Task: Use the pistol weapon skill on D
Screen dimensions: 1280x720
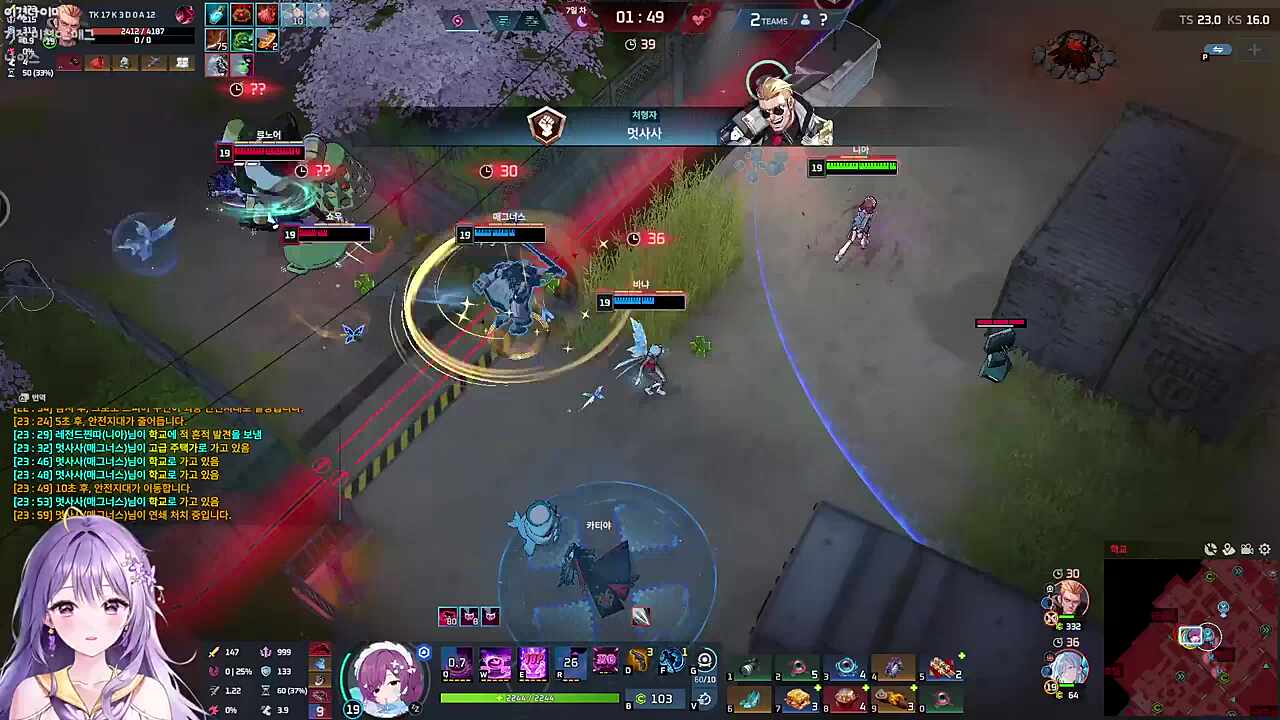Action: pos(637,662)
